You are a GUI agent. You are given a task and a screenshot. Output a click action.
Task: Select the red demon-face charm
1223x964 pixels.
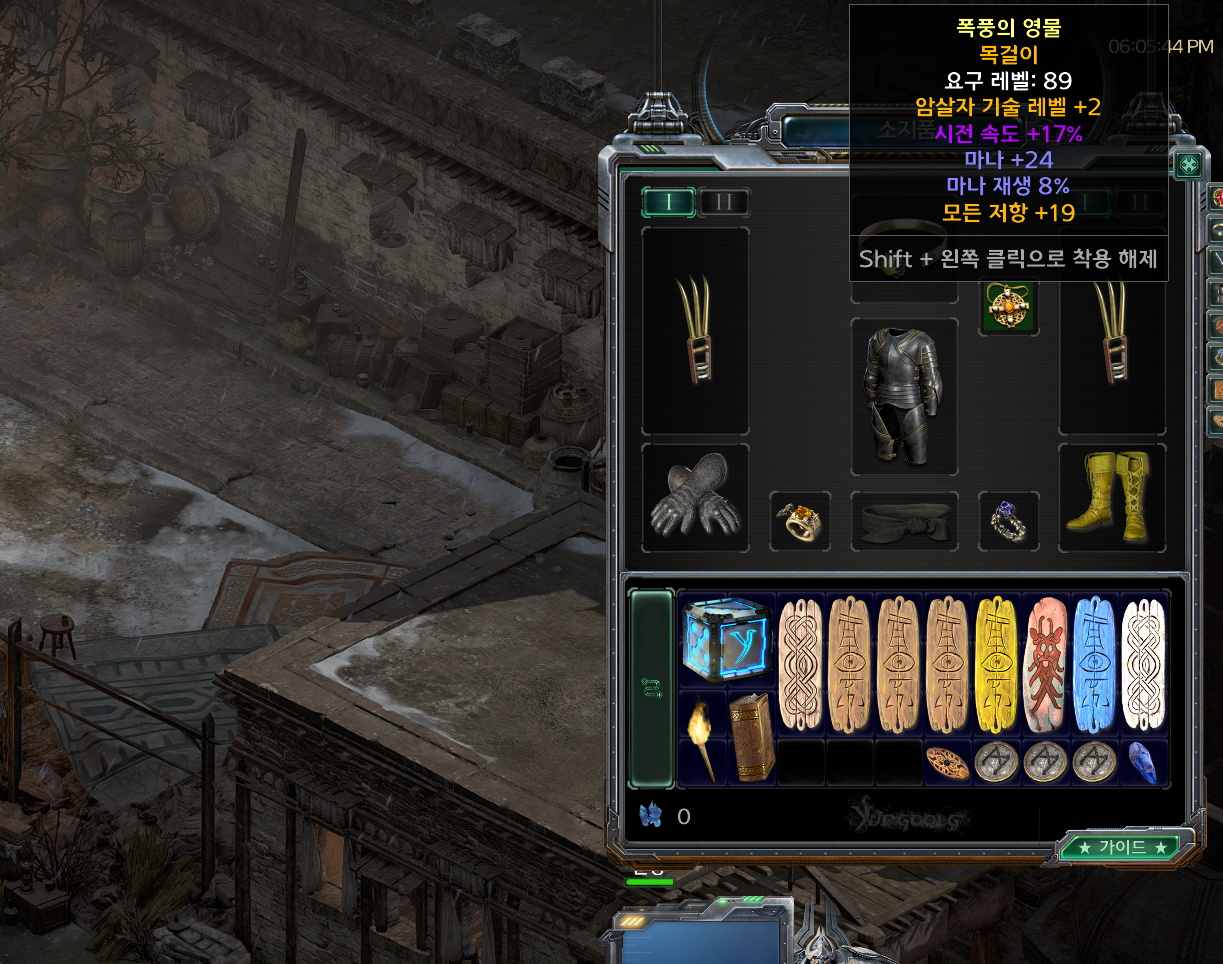coord(1045,663)
